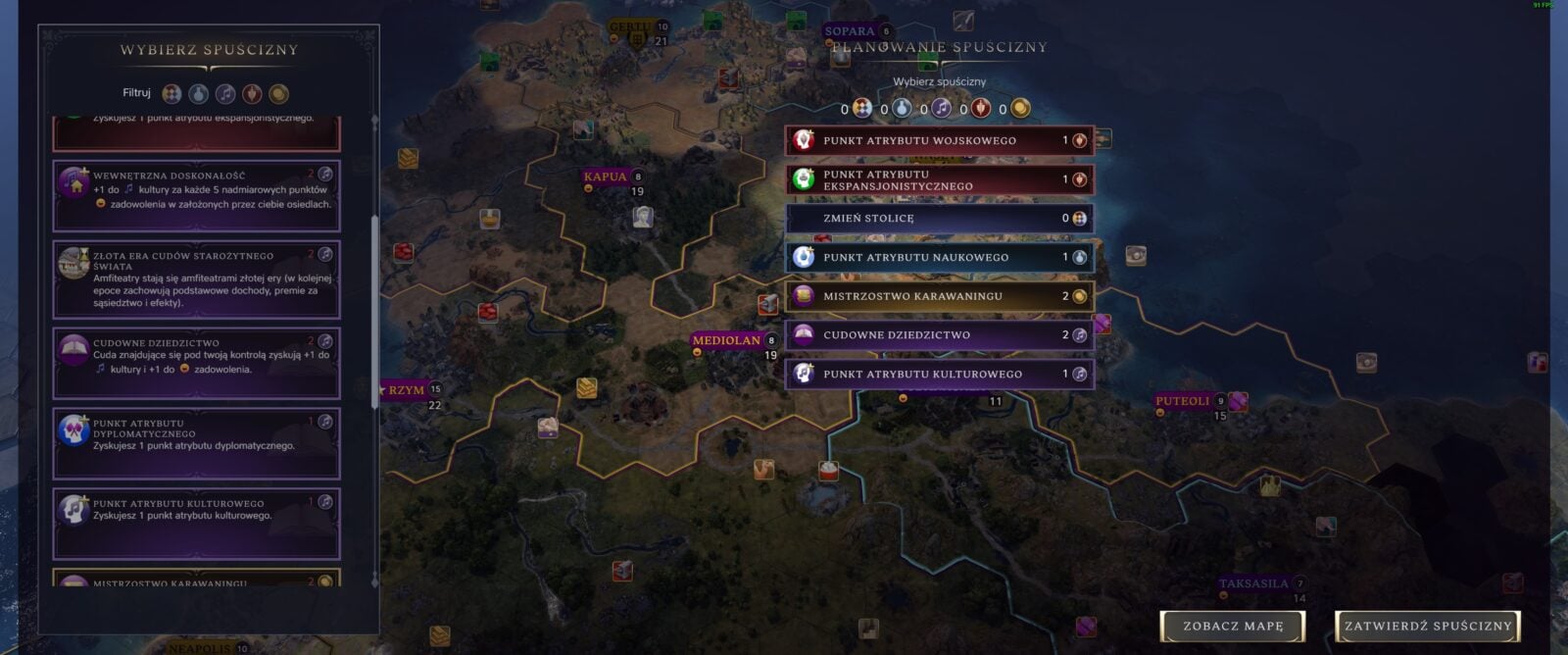Click Cudowne Dziedzictwo in the planning panel
The height and width of the screenshot is (655, 1568).
point(939,335)
